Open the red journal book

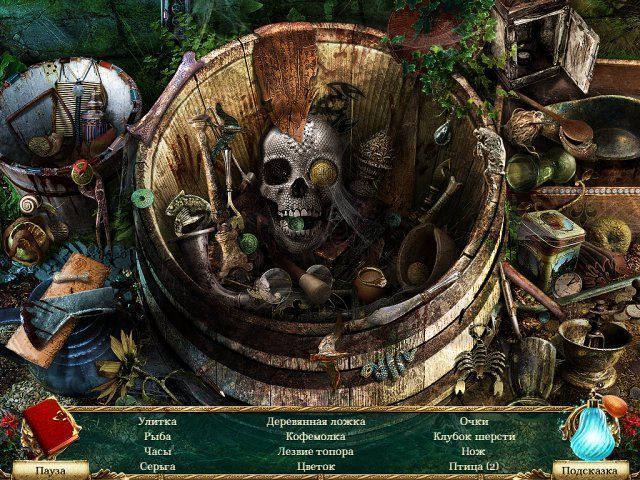(50, 426)
